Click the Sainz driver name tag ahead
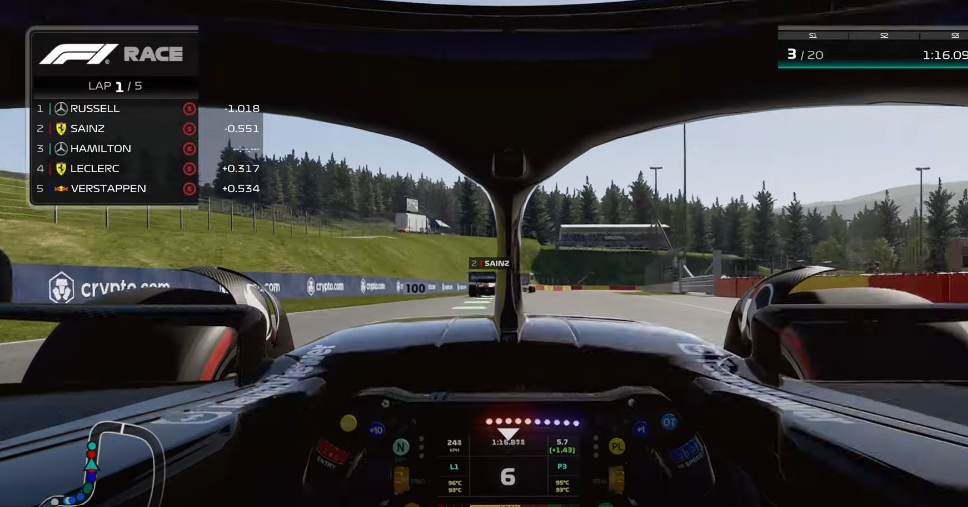The height and width of the screenshot is (507, 968). click(490, 263)
